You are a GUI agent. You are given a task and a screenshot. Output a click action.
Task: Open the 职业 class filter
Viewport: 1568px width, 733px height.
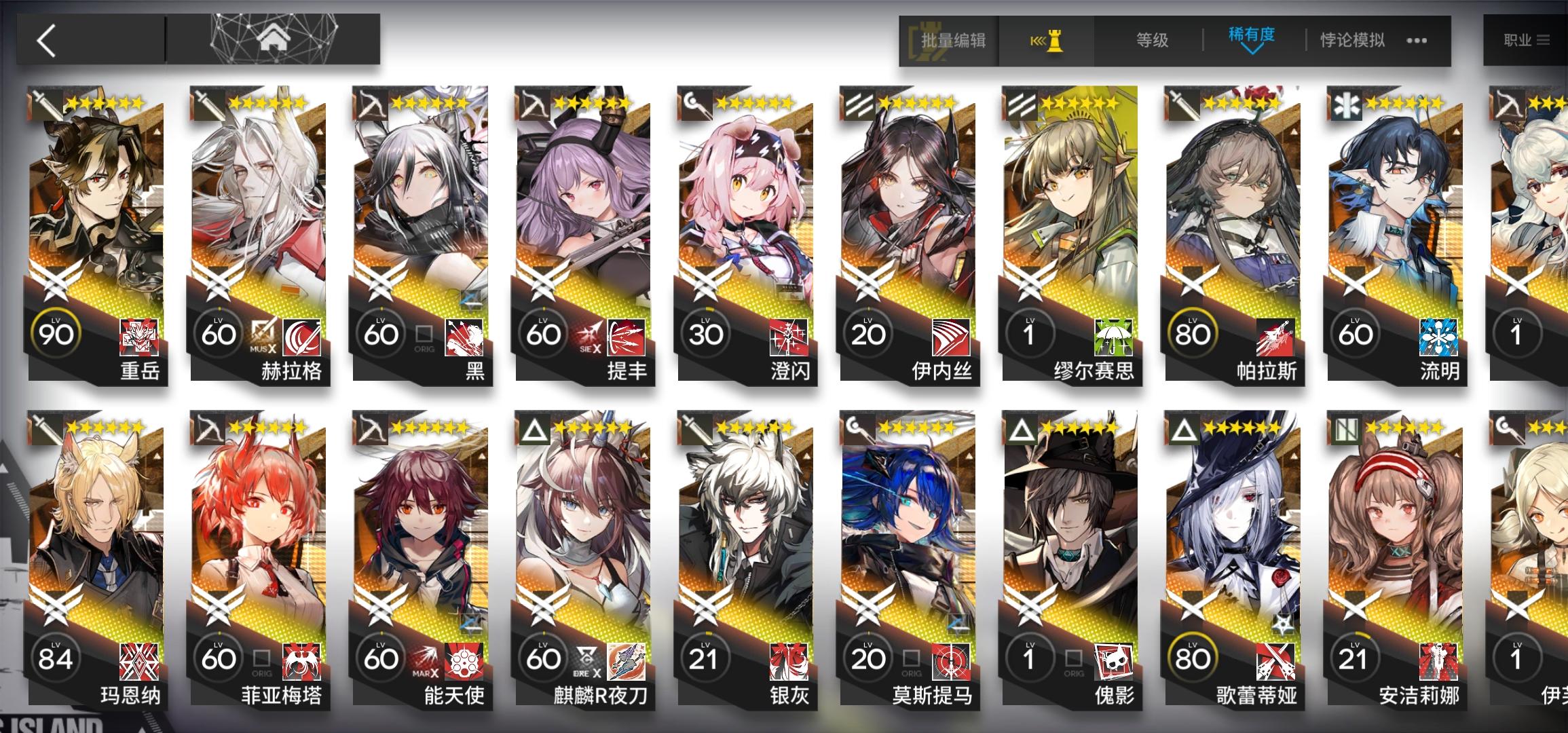point(1531,41)
